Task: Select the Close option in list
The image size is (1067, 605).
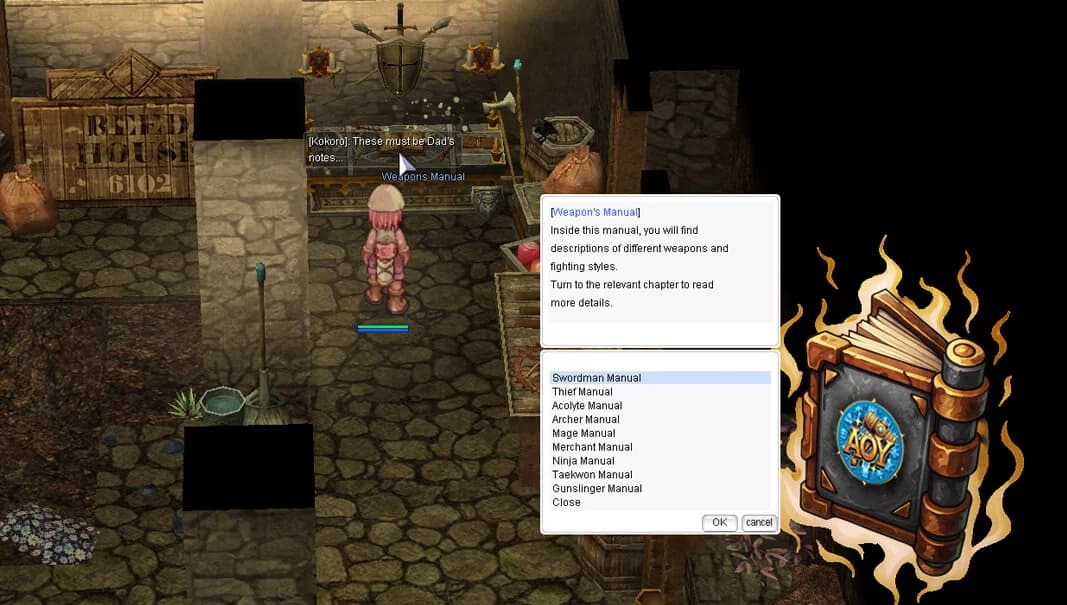Action: [566, 502]
